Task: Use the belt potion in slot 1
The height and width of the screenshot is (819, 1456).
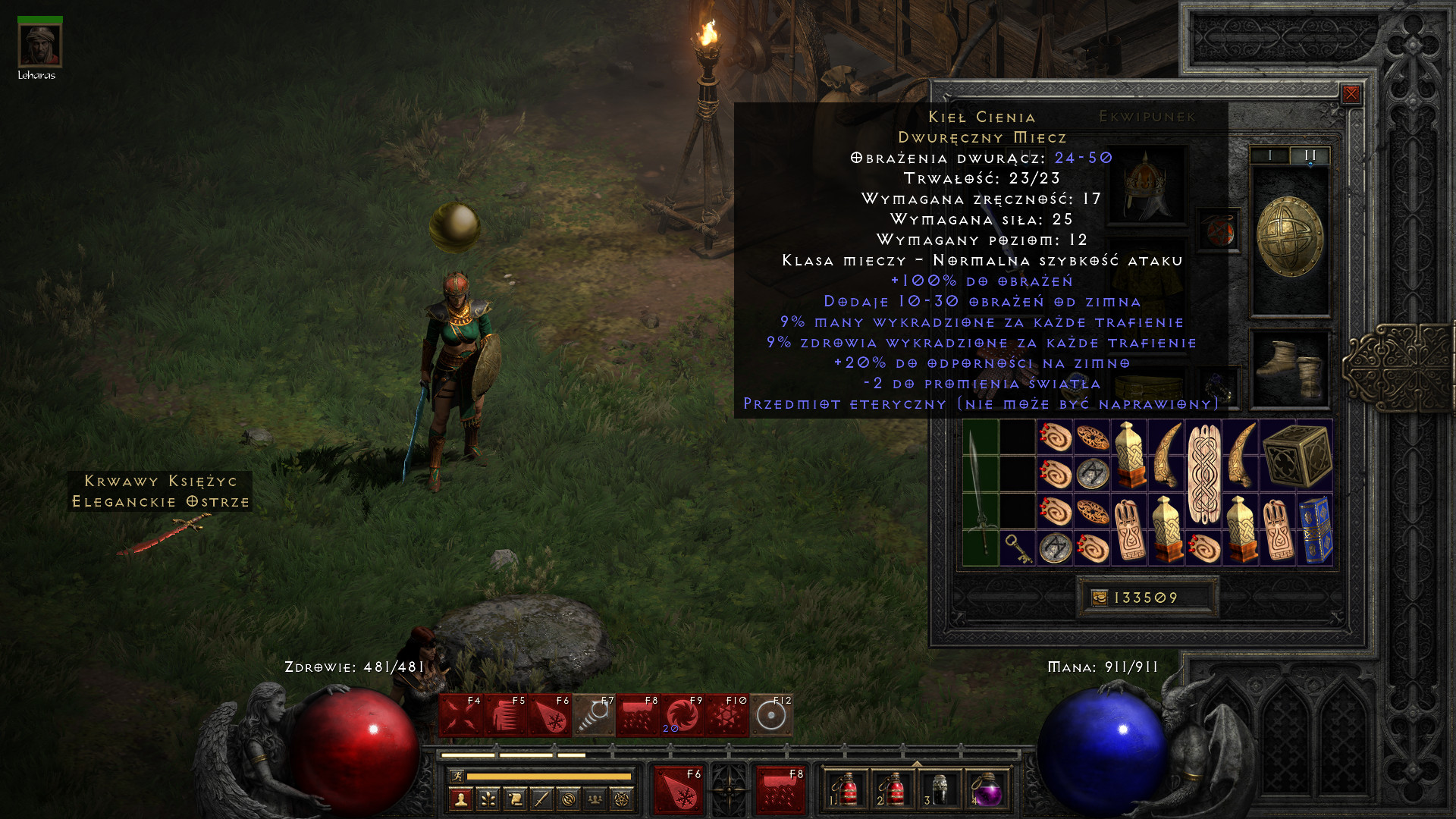Action: [846, 790]
